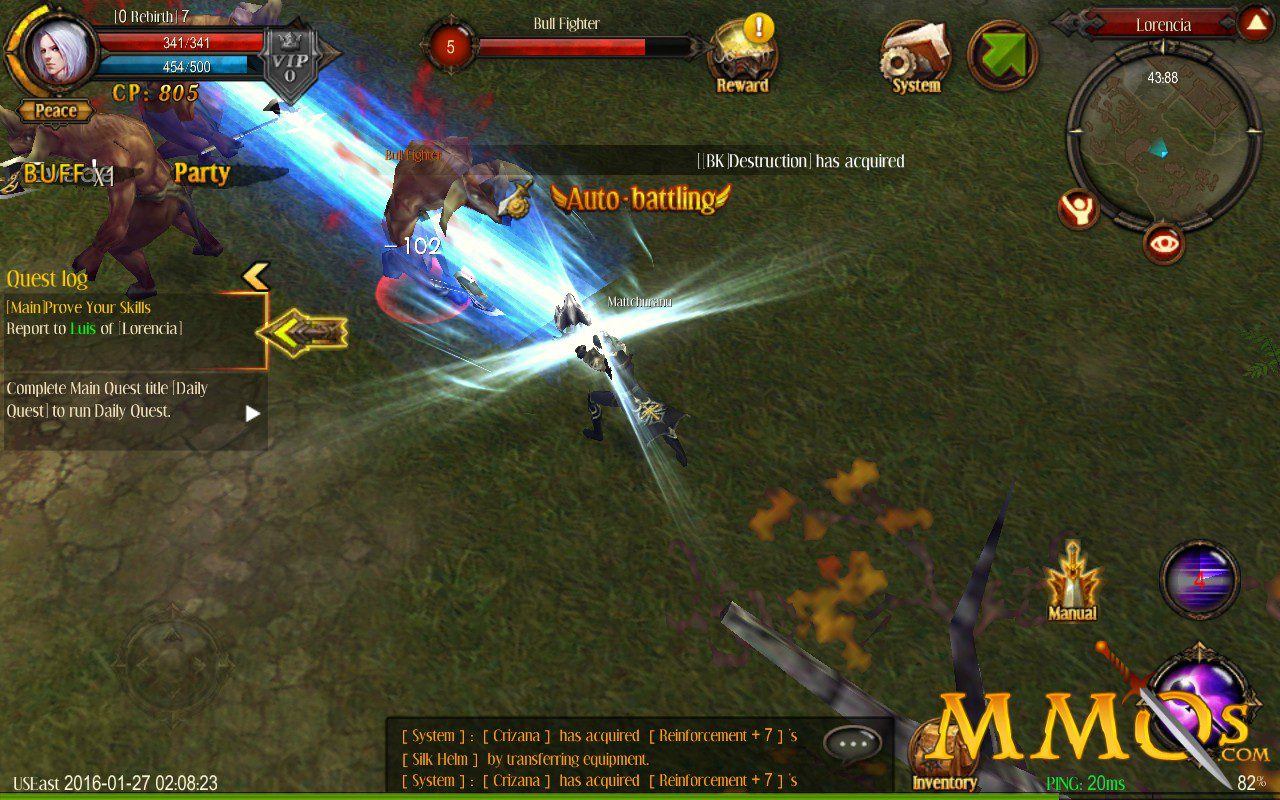Open chat via the speech bubble icon
Screen dimensions: 1280x800
852,742
